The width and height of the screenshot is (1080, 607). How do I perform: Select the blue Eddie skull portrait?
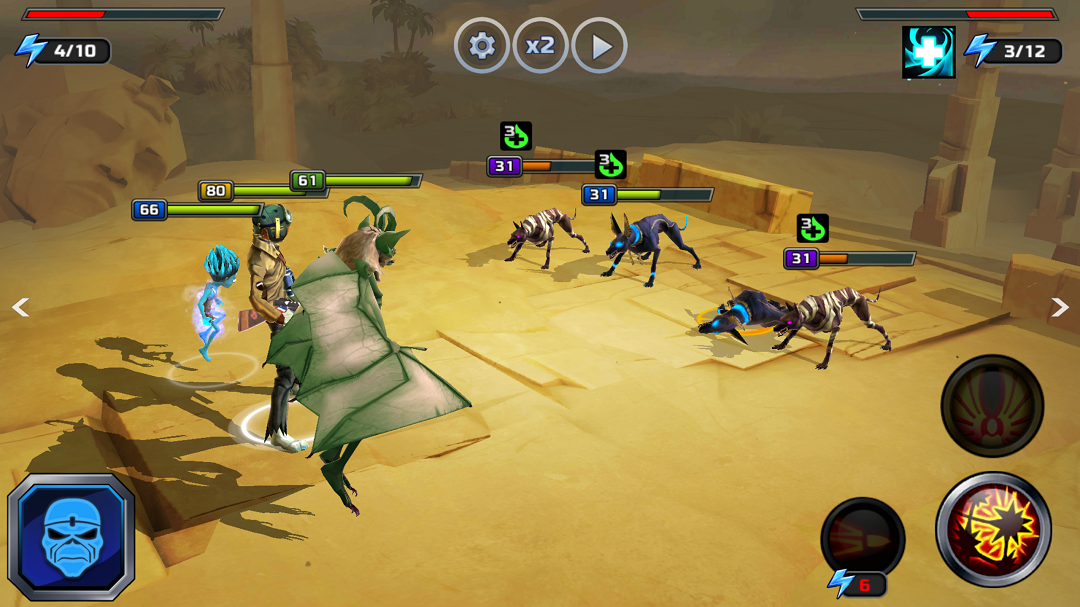pos(71,537)
